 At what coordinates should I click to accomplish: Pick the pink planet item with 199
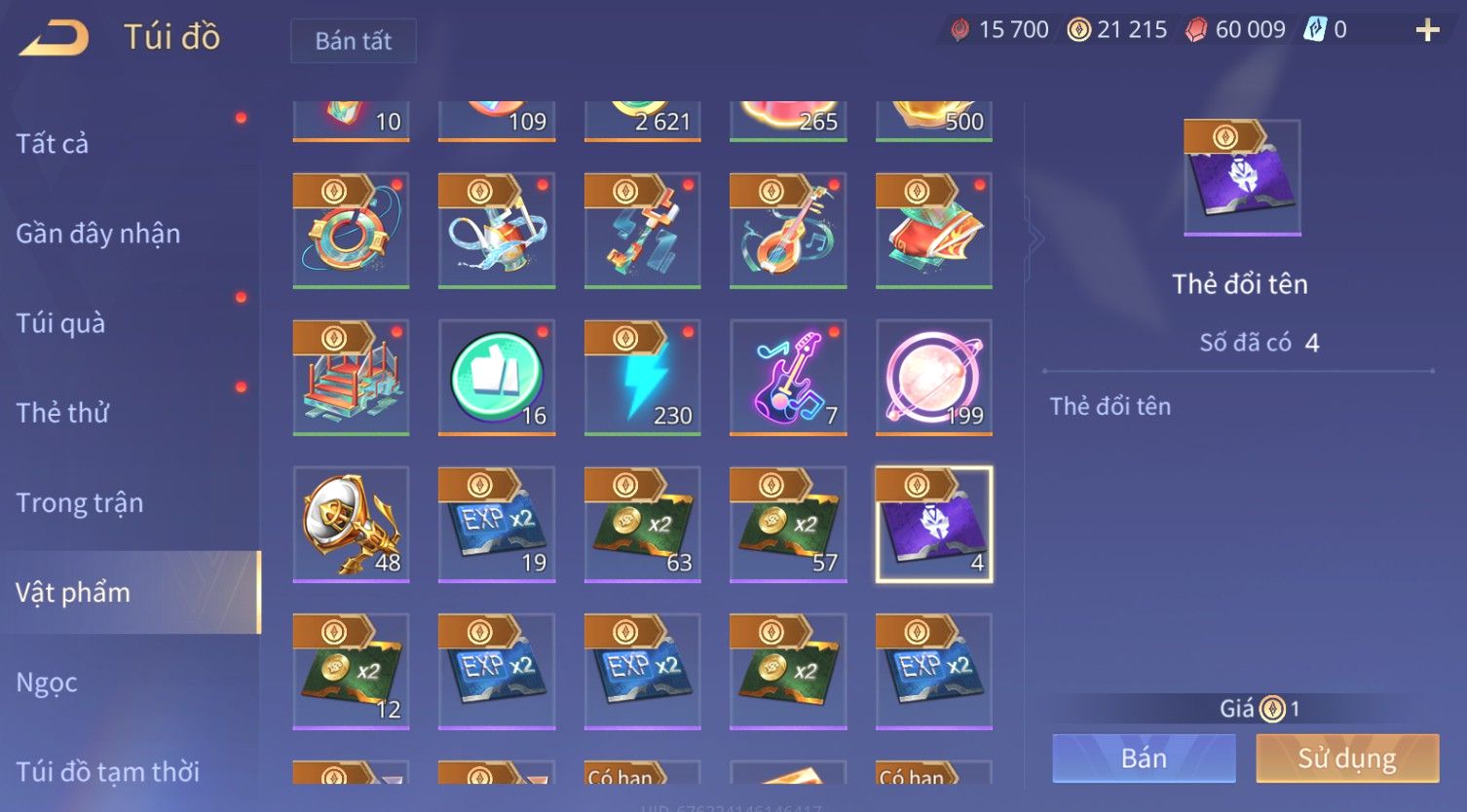(934, 377)
